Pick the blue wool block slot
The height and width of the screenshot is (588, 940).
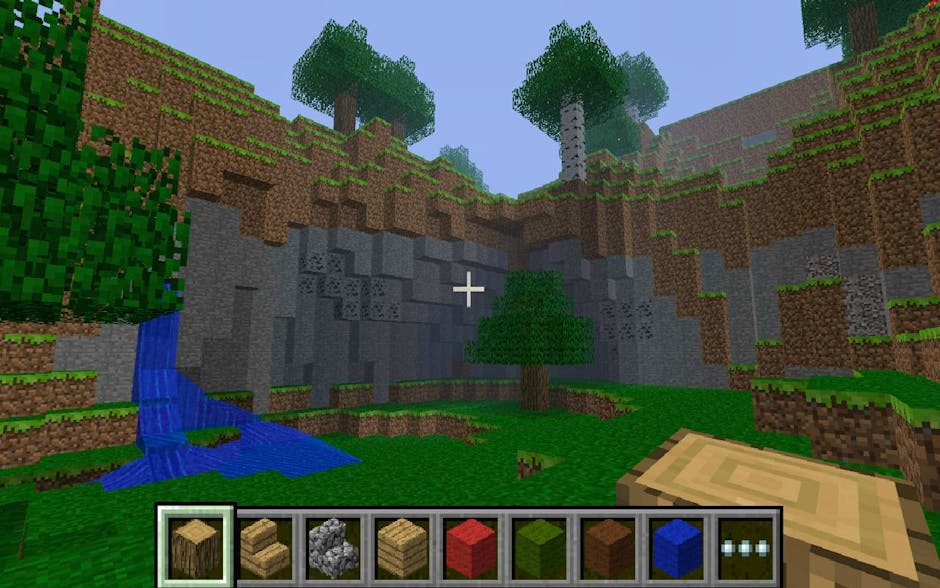point(678,546)
